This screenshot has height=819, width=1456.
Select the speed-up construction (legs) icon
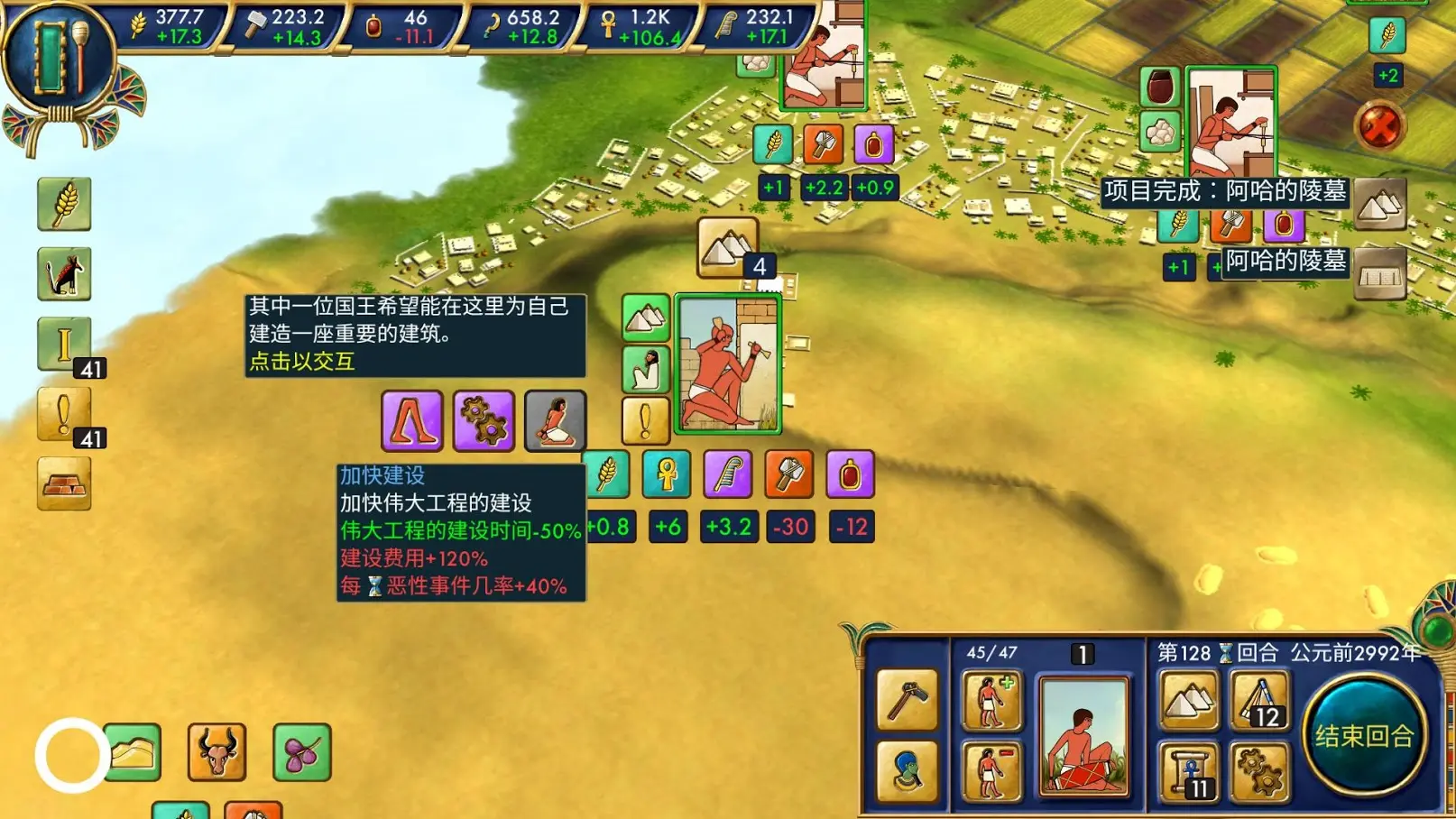pyautogui.click(x=412, y=420)
